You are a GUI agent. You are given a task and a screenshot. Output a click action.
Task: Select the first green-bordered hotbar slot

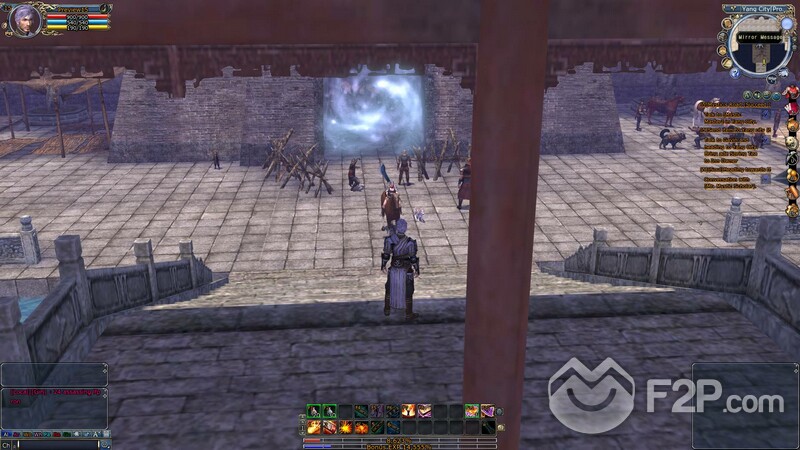pyautogui.click(x=313, y=411)
